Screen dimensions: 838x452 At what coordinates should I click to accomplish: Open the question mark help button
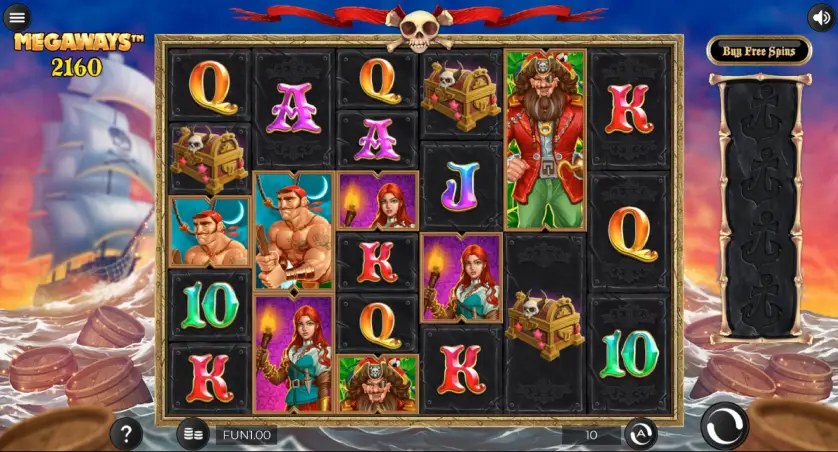pyautogui.click(x=126, y=434)
